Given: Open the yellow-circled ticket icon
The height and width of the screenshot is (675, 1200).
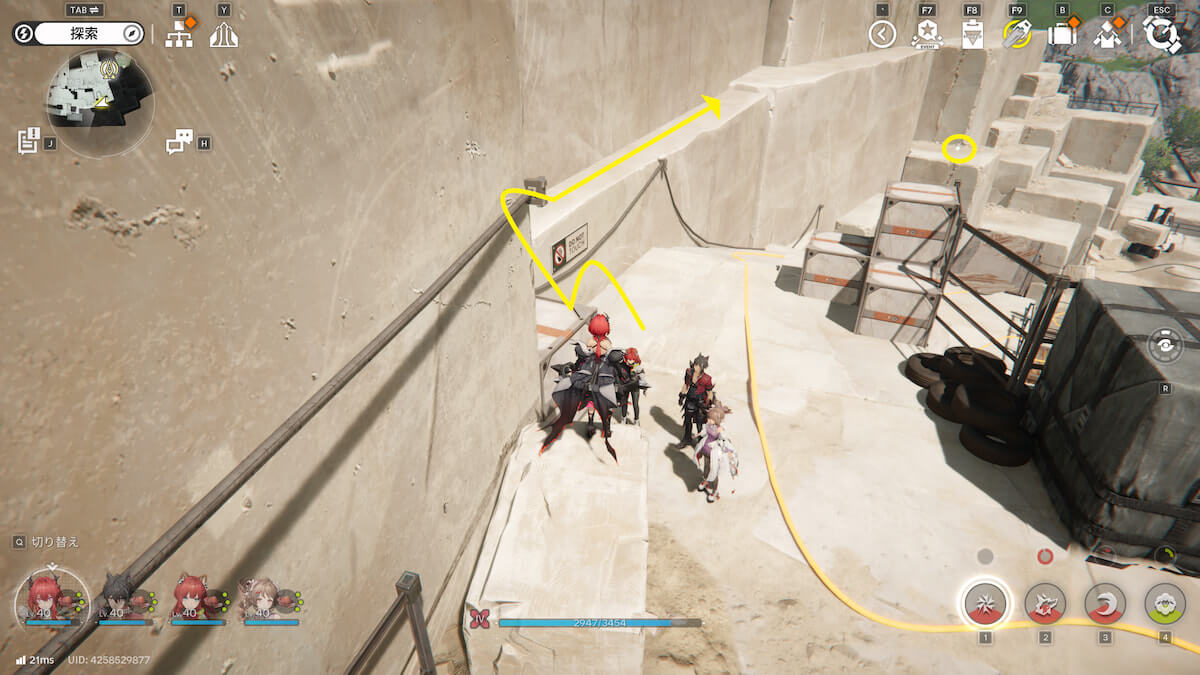Looking at the screenshot, I should click(x=1017, y=35).
